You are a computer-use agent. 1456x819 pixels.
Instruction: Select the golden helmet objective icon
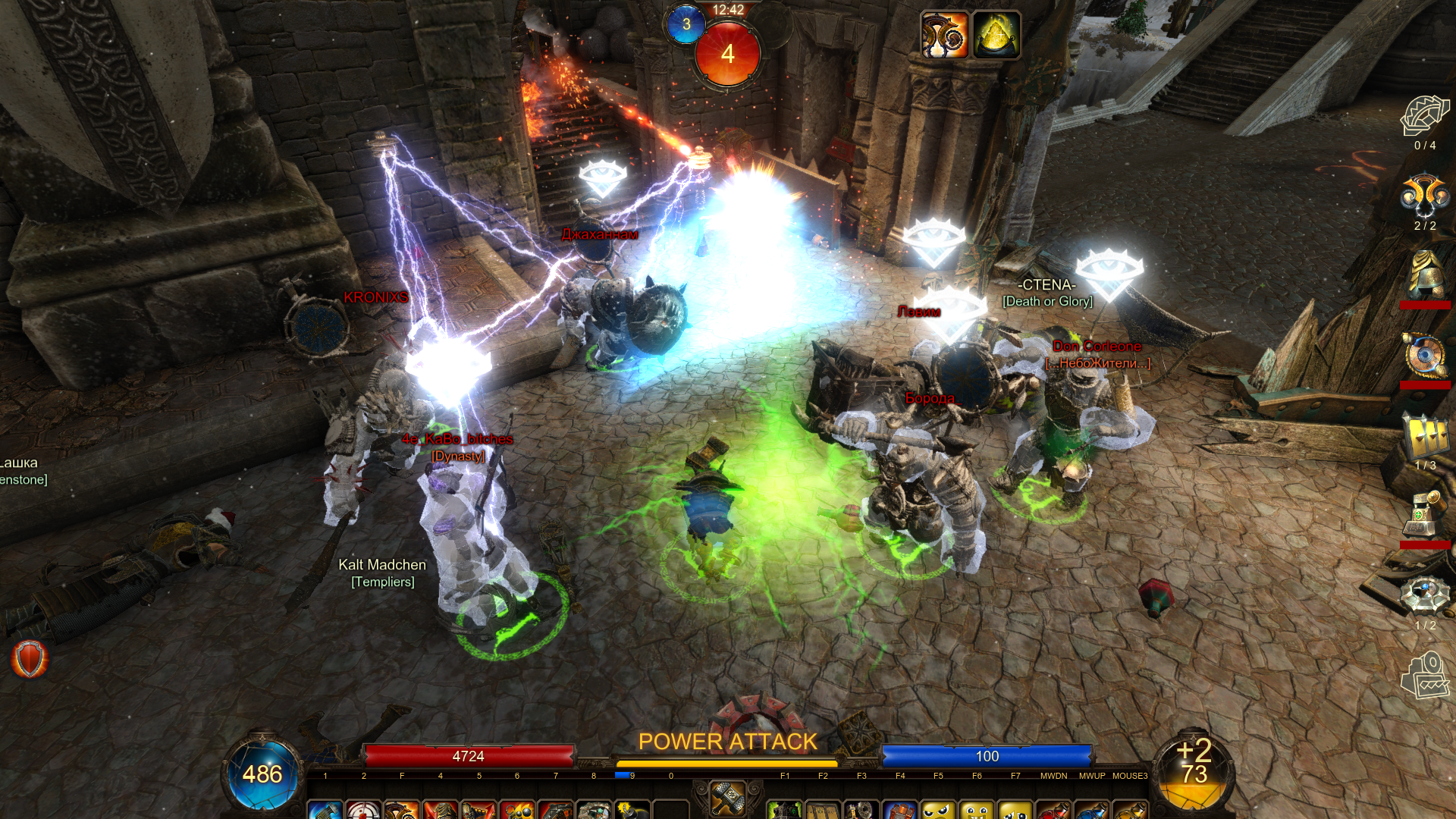tap(1424, 275)
